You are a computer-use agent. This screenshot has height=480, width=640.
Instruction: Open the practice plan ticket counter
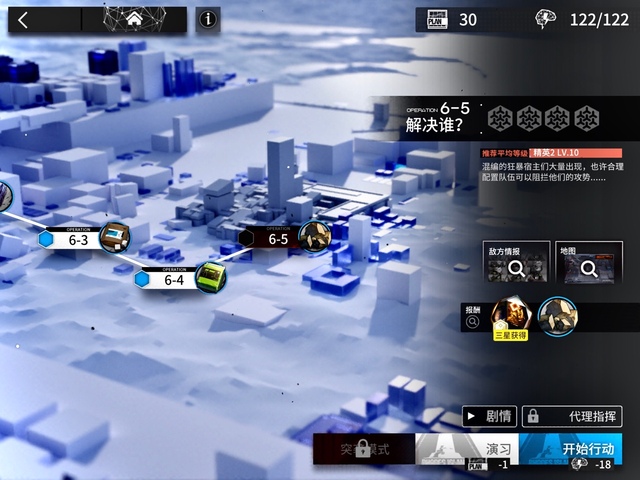tap(448, 19)
